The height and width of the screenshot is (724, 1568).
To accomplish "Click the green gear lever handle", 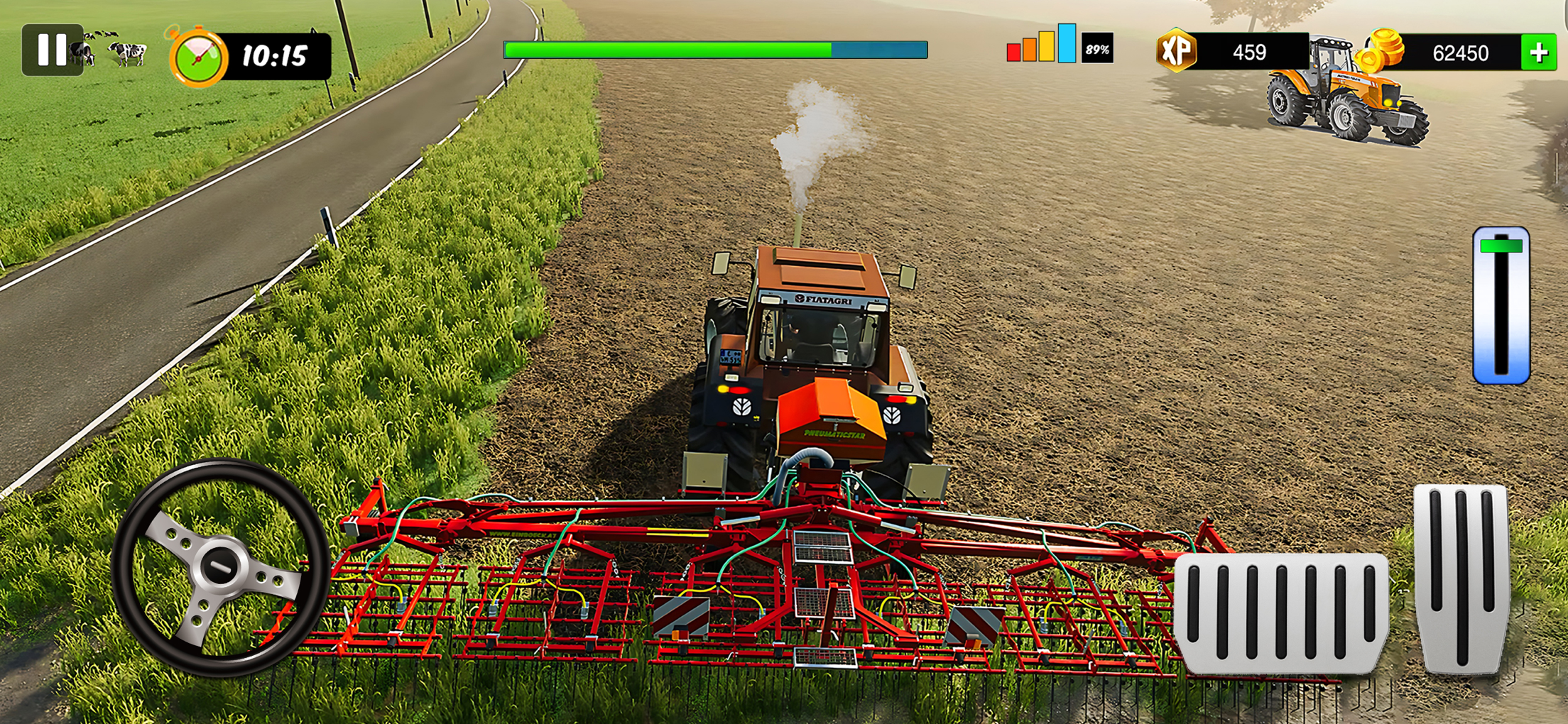I will click(x=1501, y=246).
